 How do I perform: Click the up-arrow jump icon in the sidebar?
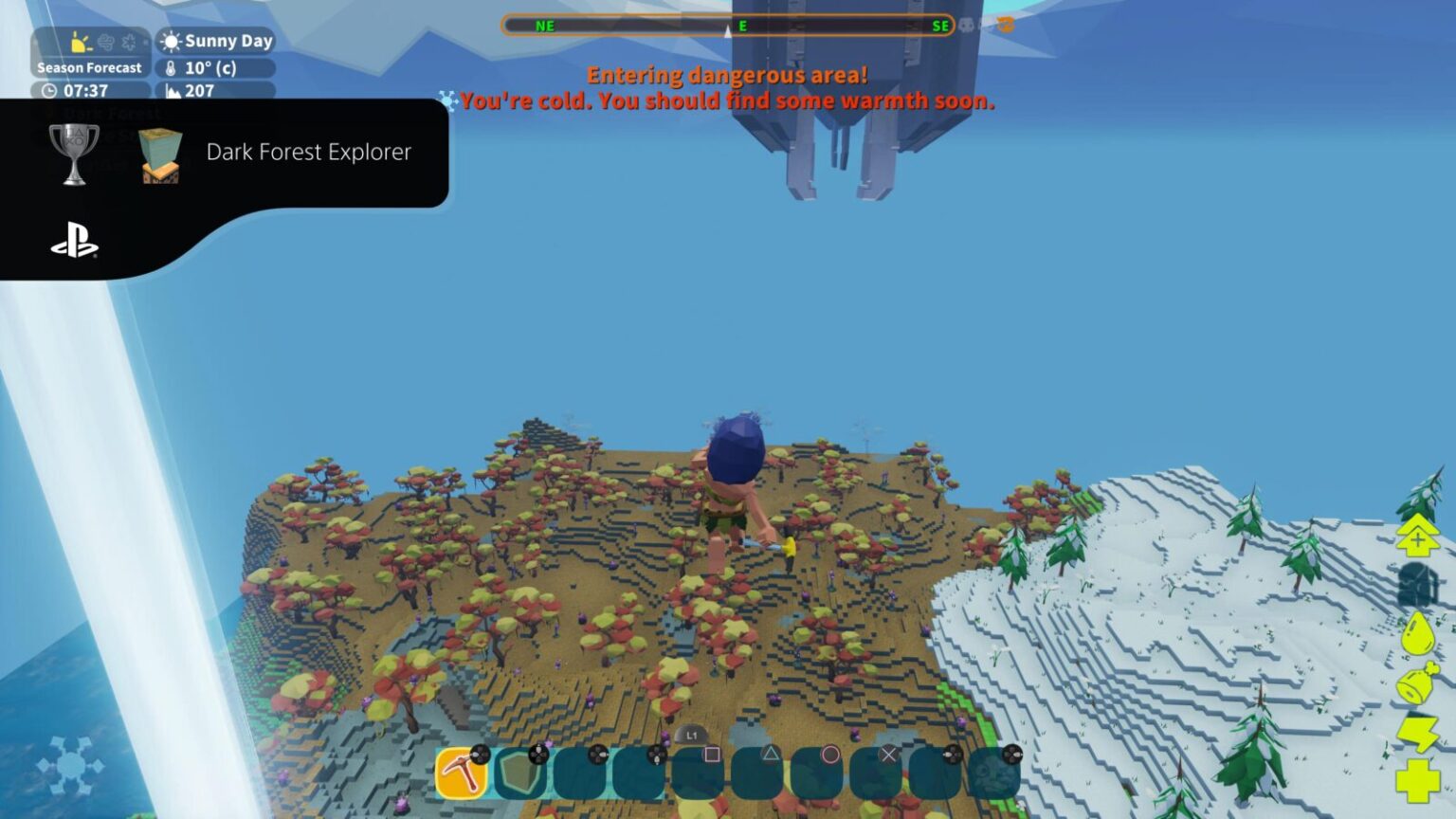(1418, 533)
